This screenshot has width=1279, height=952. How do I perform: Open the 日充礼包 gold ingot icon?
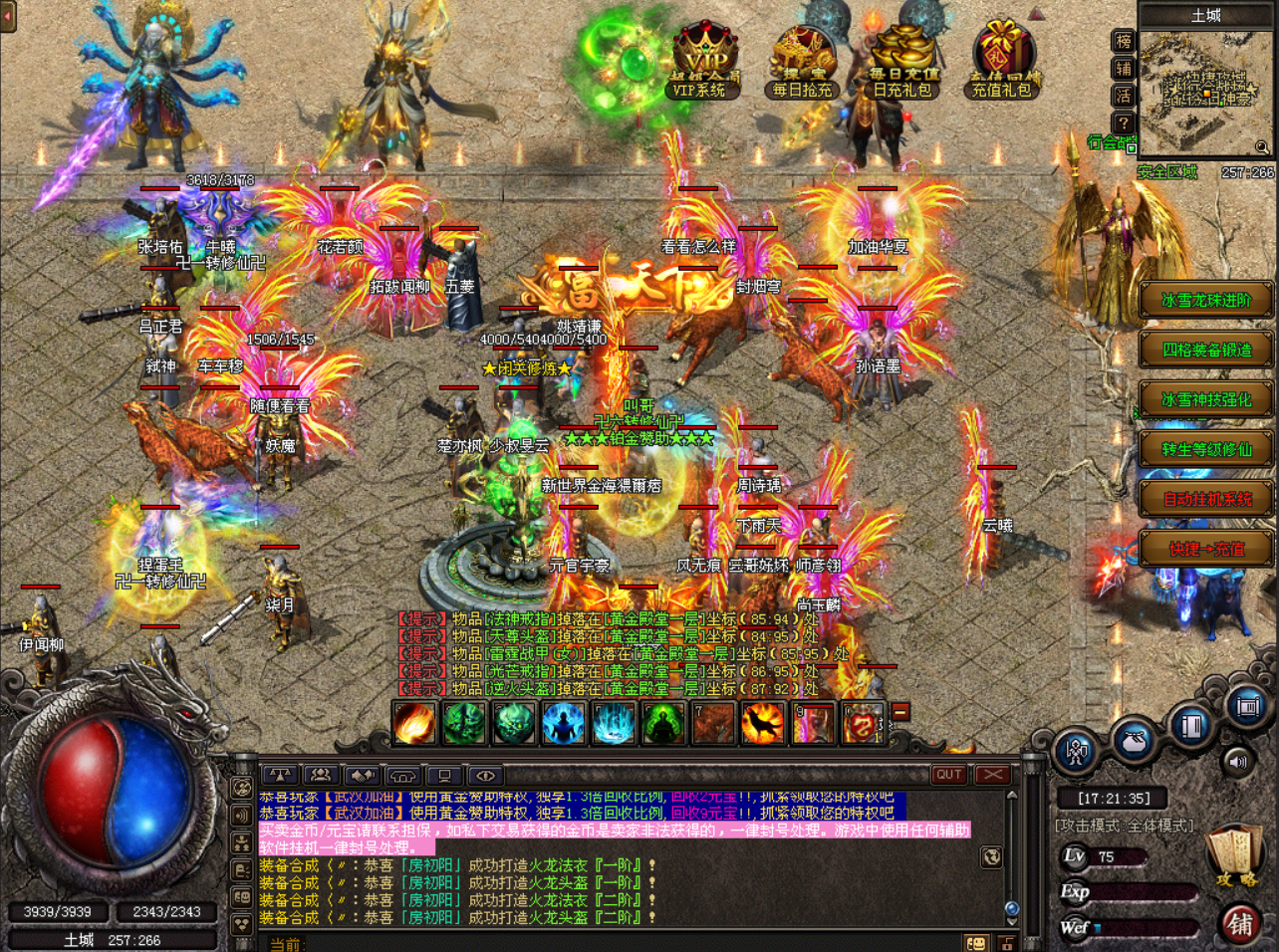[x=902, y=66]
